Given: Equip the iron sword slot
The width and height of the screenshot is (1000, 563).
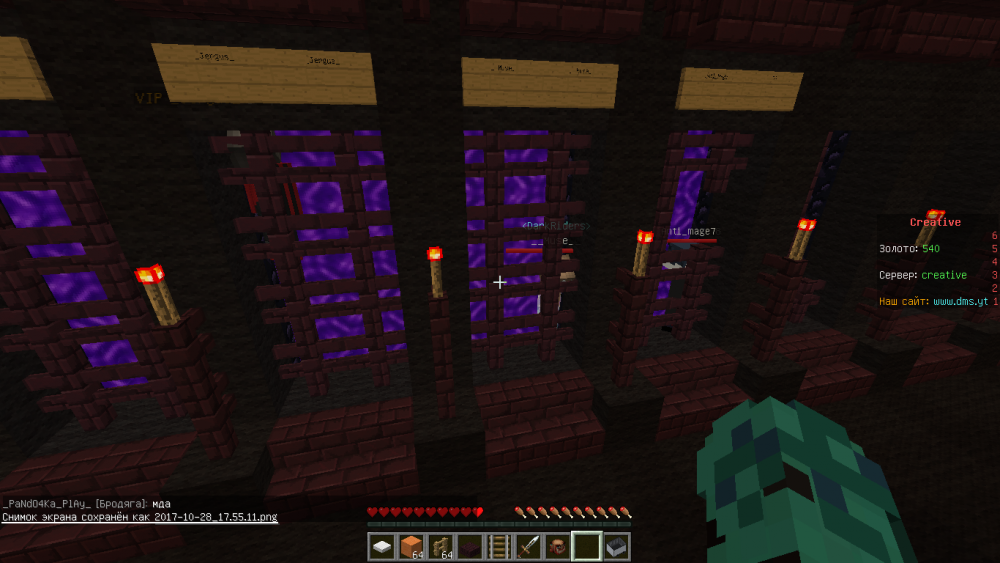Looking at the screenshot, I should (x=528, y=547).
